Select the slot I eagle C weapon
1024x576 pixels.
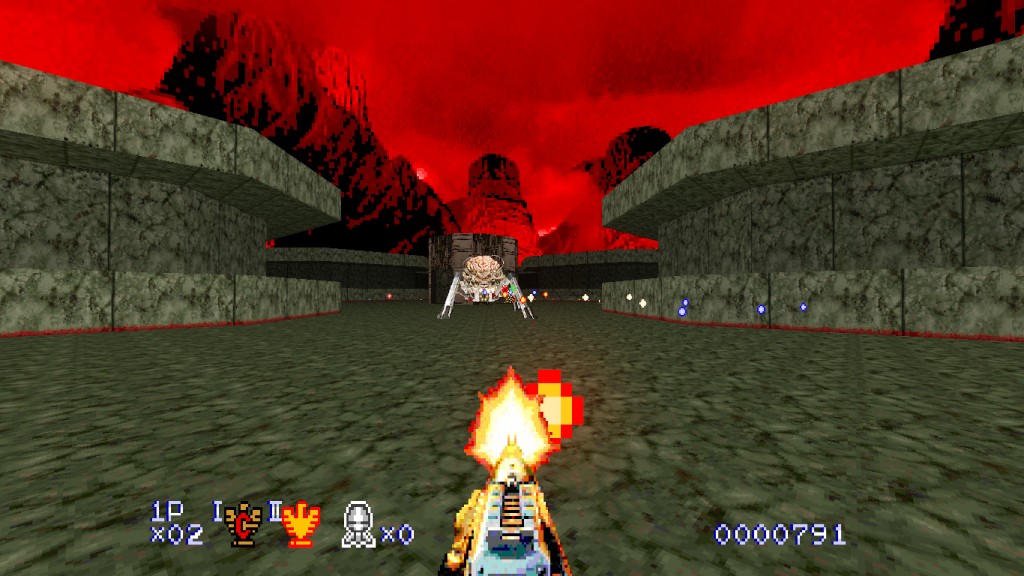tap(241, 523)
